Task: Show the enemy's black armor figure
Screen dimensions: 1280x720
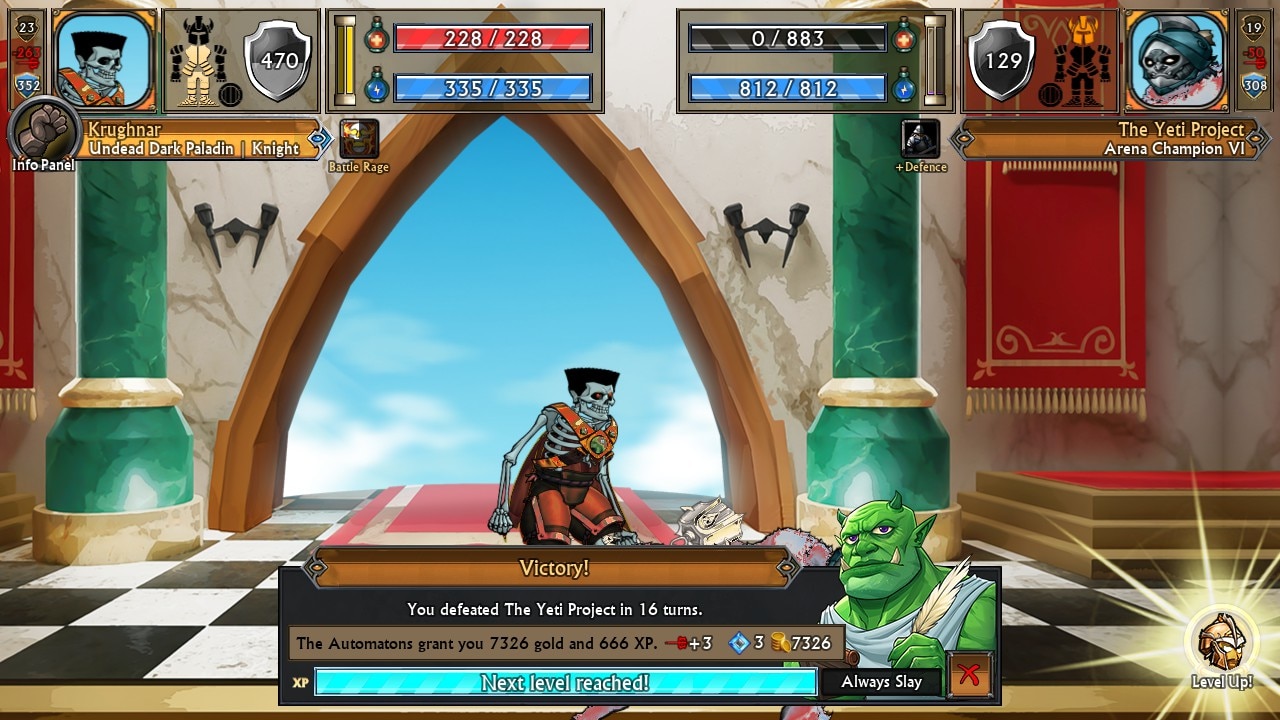Action: pyautogui.click(x=1083, y=61)
